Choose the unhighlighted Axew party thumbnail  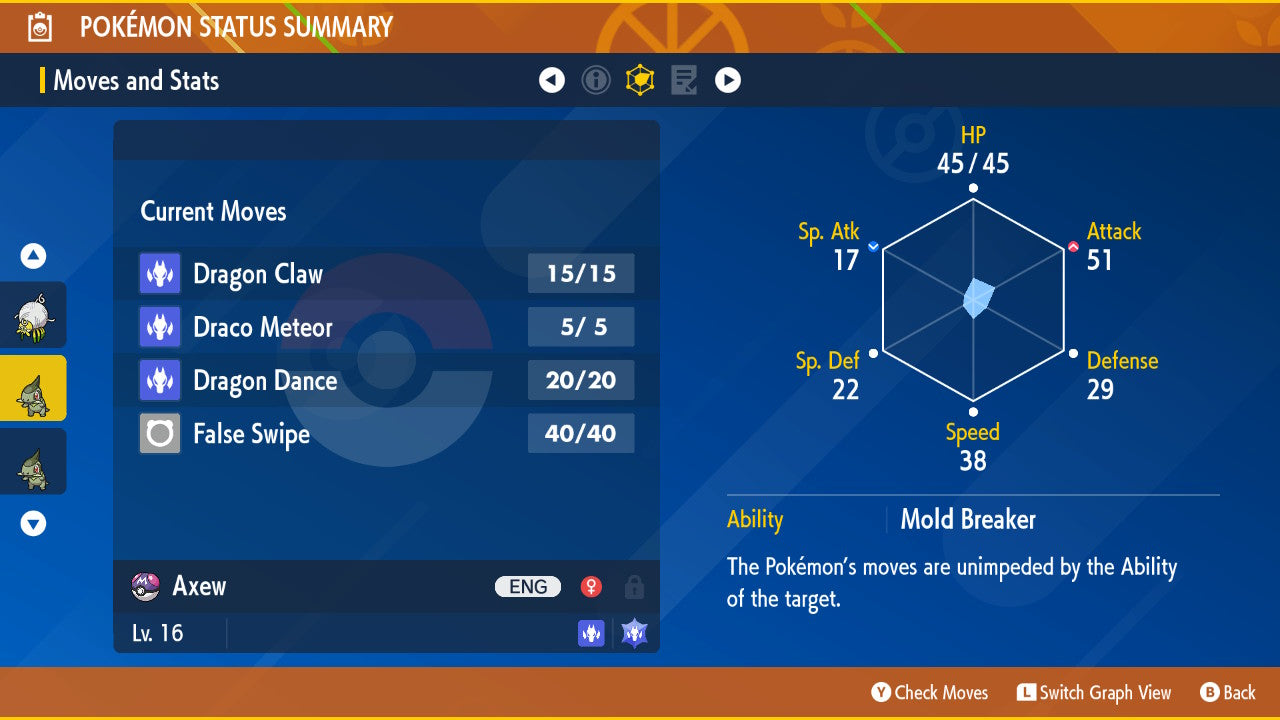32,461
